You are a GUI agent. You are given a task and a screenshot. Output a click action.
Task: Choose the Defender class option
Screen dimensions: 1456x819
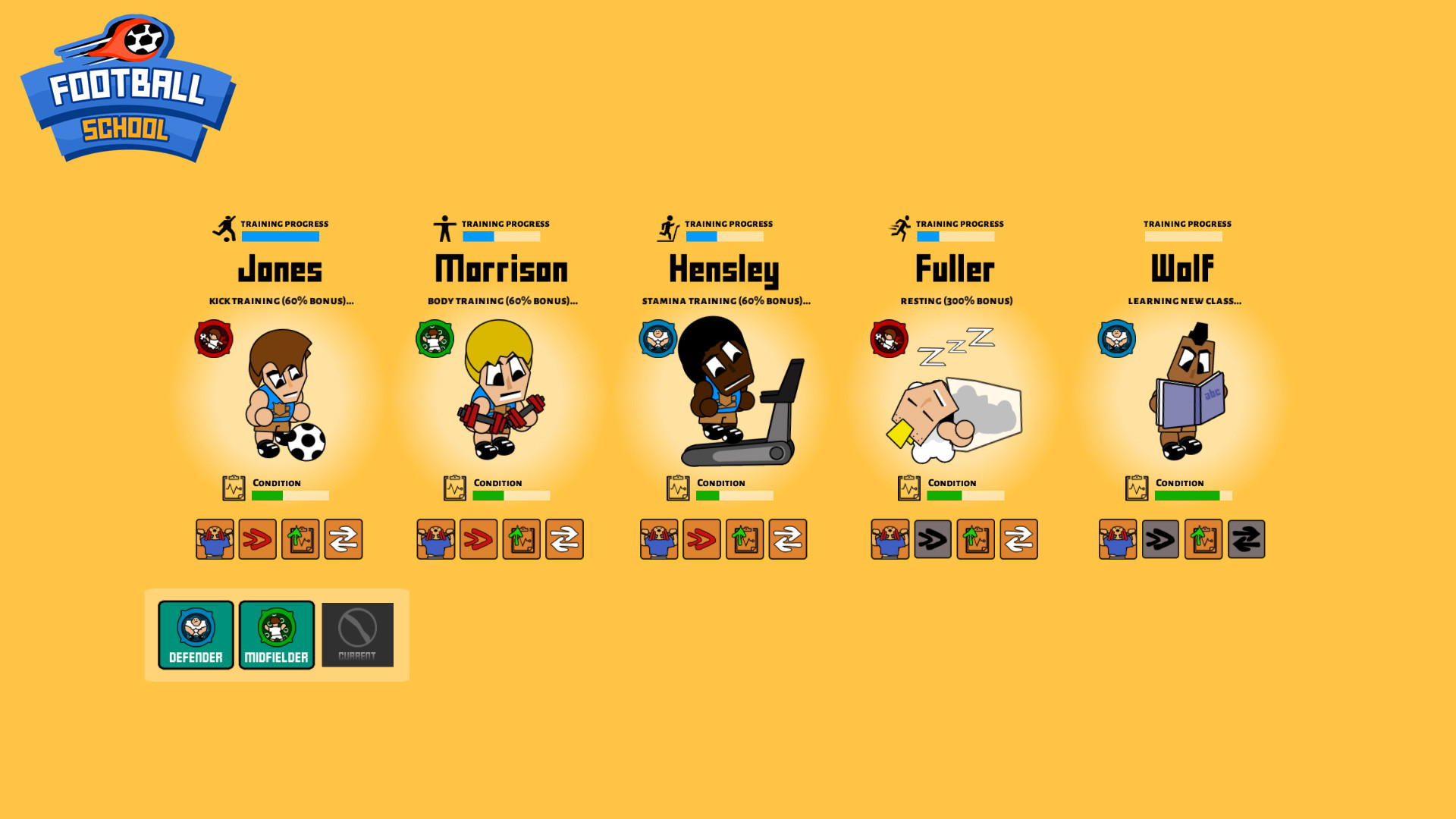[x=196, y=635]
